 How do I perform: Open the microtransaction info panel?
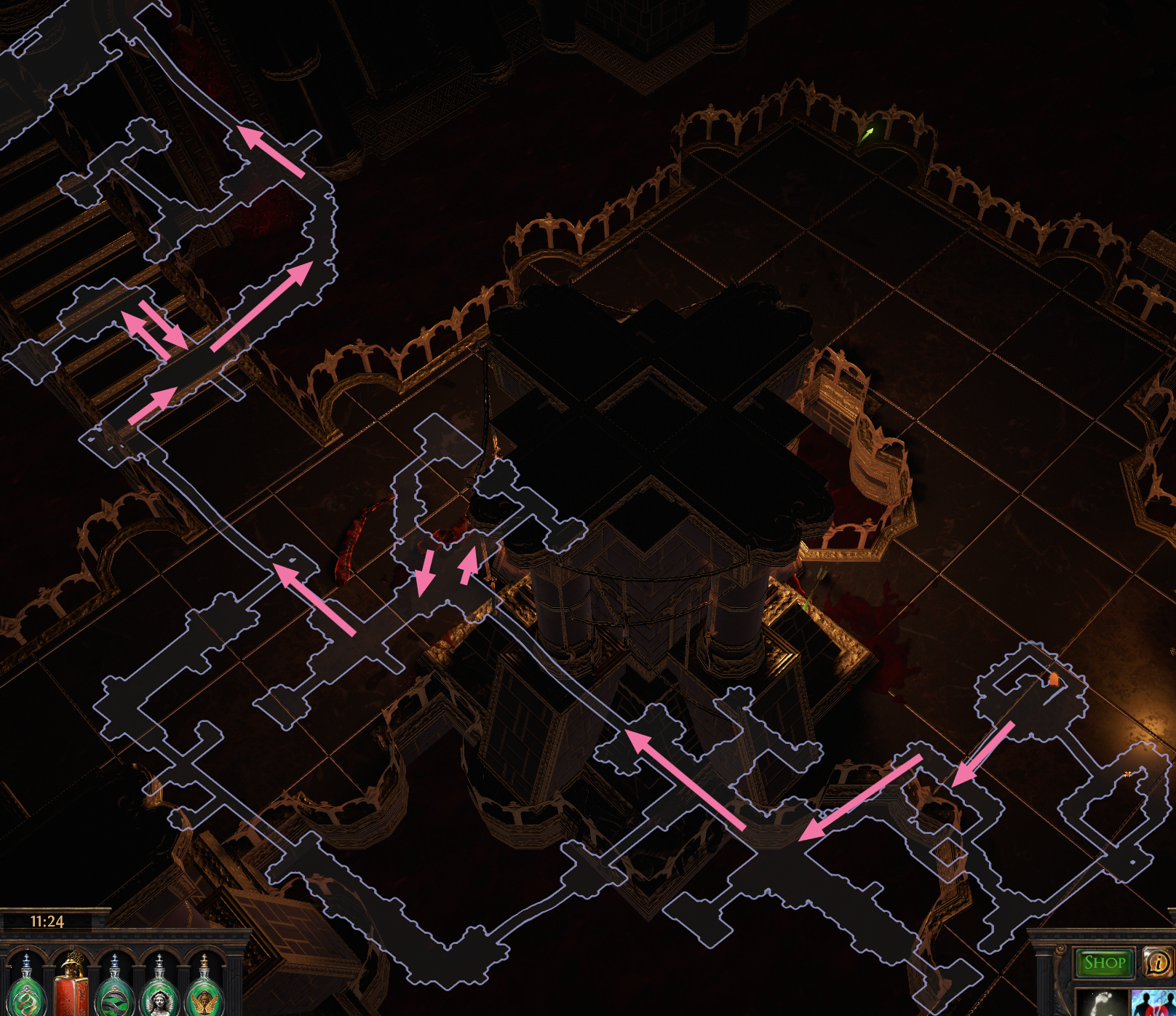click(1159, 962)
